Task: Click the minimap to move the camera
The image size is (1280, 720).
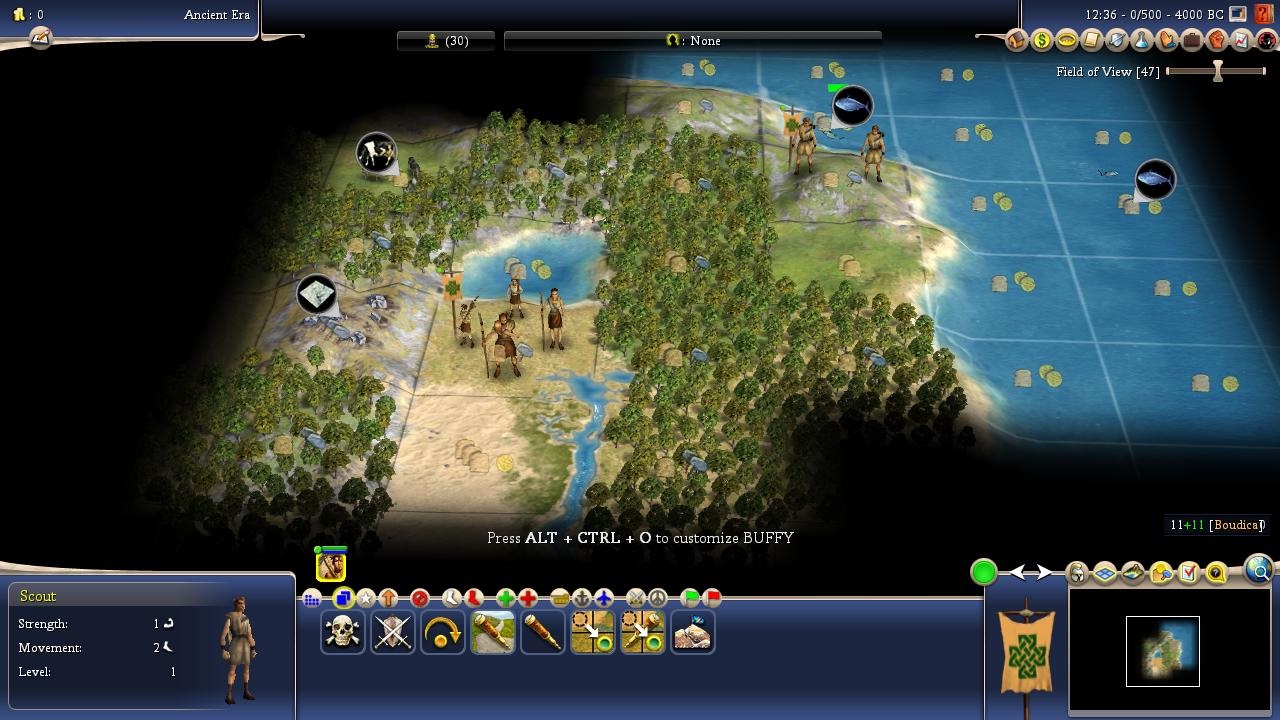Action: pyautogui.click(x=1162, y=651)
